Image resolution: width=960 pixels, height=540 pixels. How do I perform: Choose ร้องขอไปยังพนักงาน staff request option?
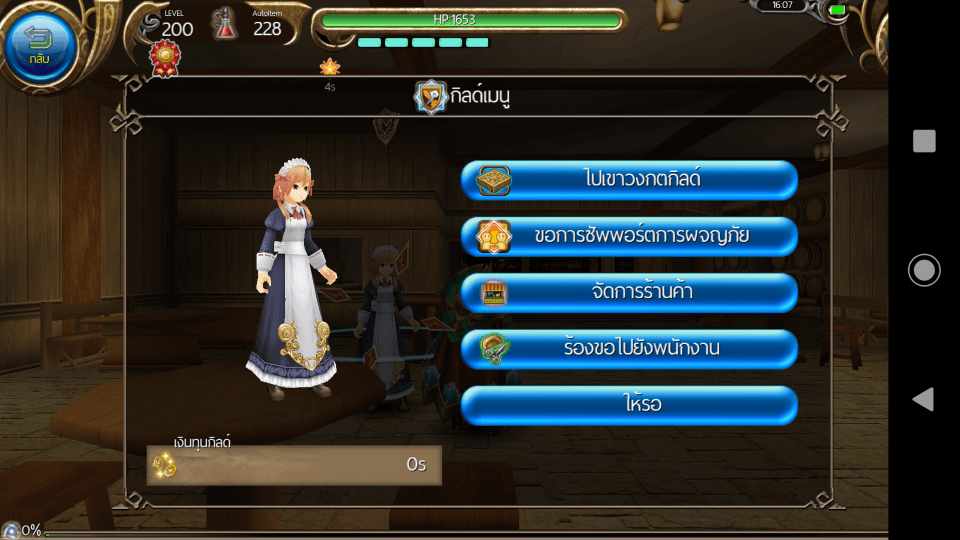pos(629,349)
